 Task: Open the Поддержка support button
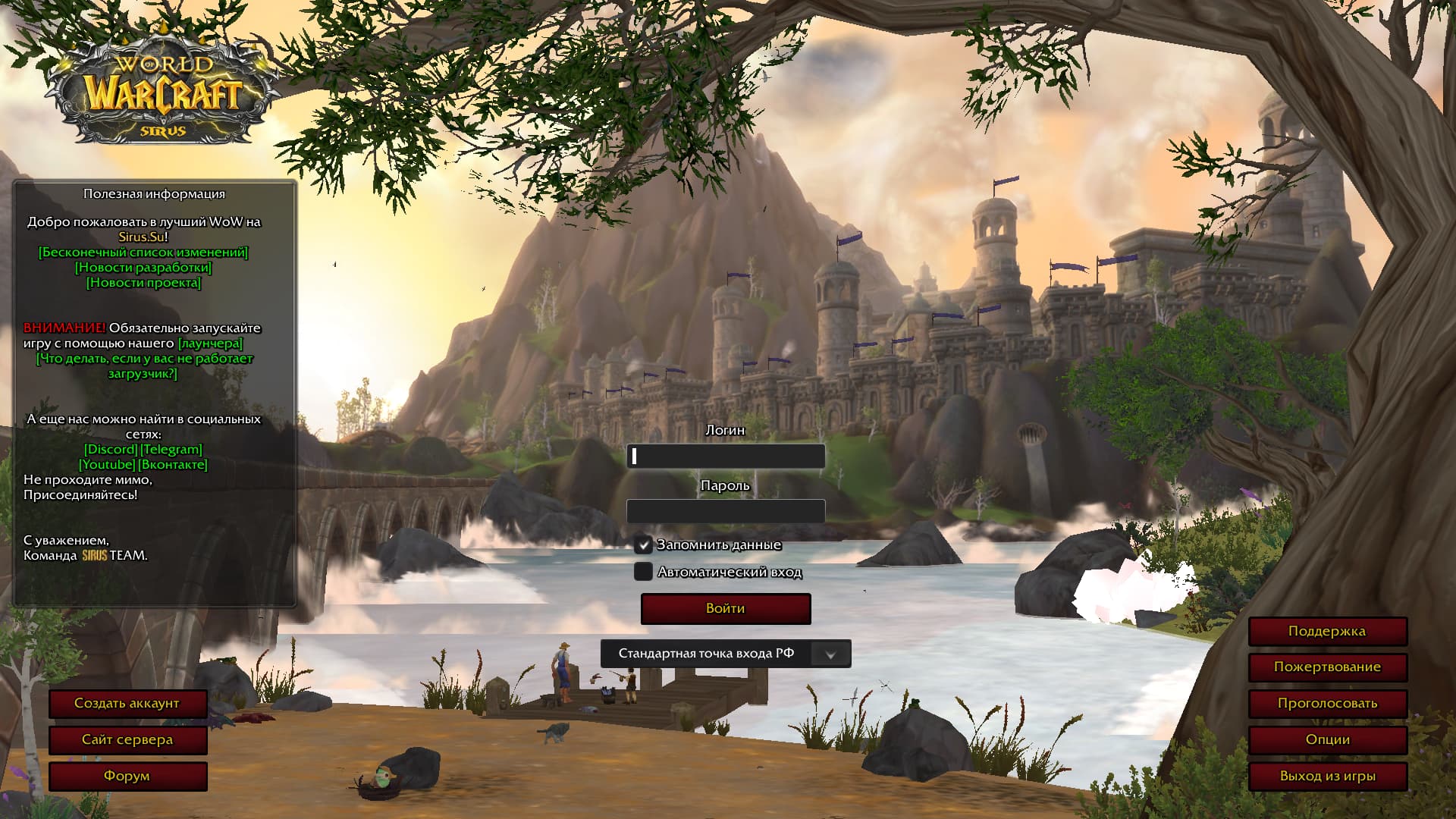1327,631
